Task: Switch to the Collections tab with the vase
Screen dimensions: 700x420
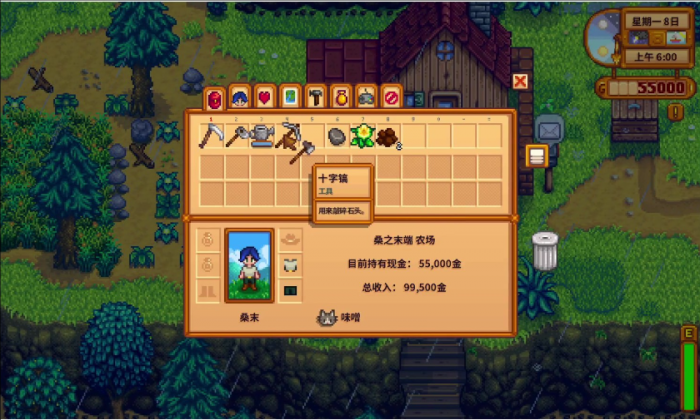Action: 340,97
